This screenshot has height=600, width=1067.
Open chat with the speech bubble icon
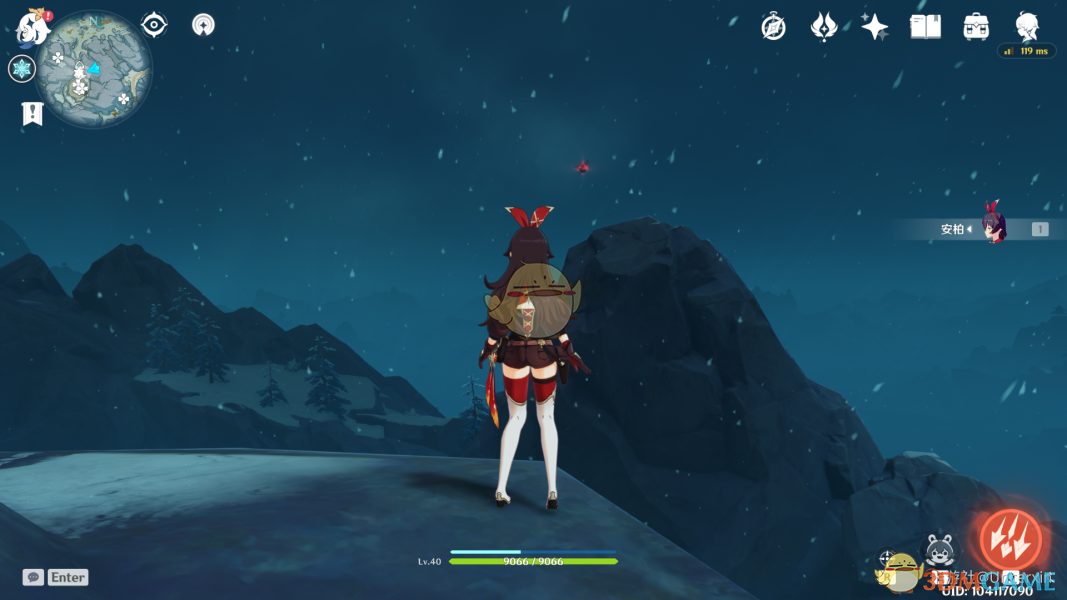(33, 577)
